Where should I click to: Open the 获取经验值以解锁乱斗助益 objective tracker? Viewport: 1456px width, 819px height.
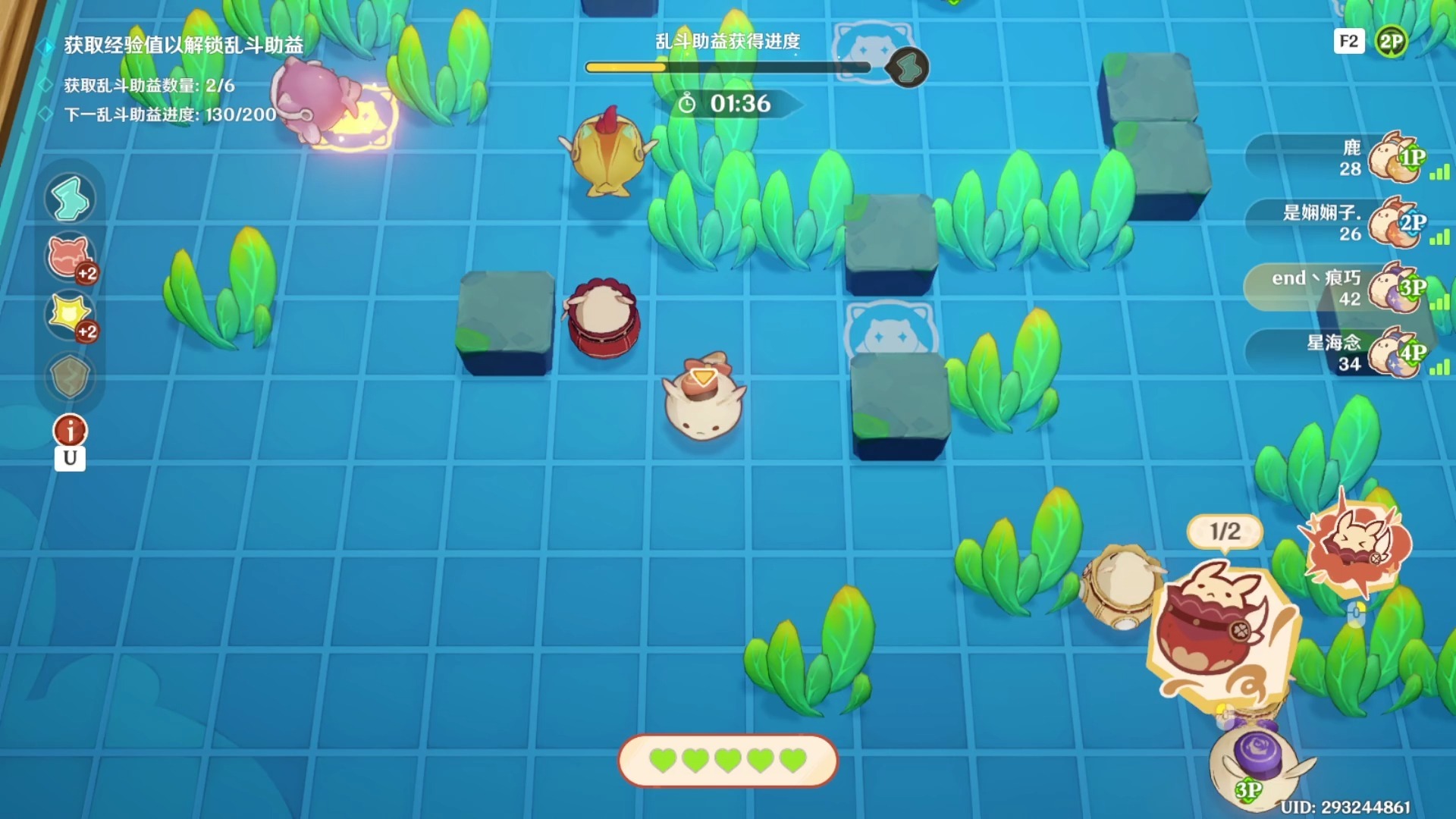coord(183,45)
